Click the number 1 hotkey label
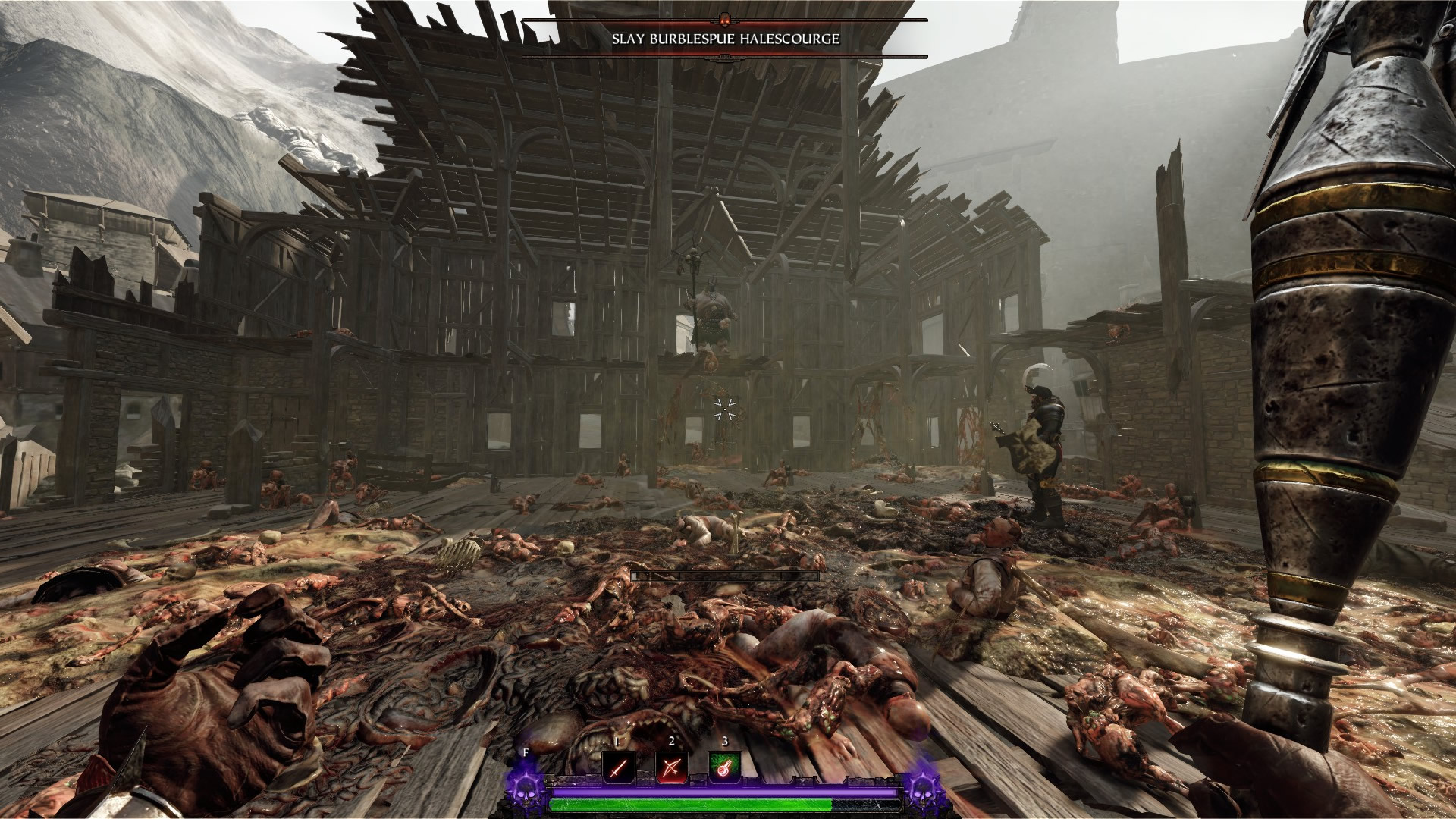The height and width of the screenshot is (819, 1456). coord(618,742)
